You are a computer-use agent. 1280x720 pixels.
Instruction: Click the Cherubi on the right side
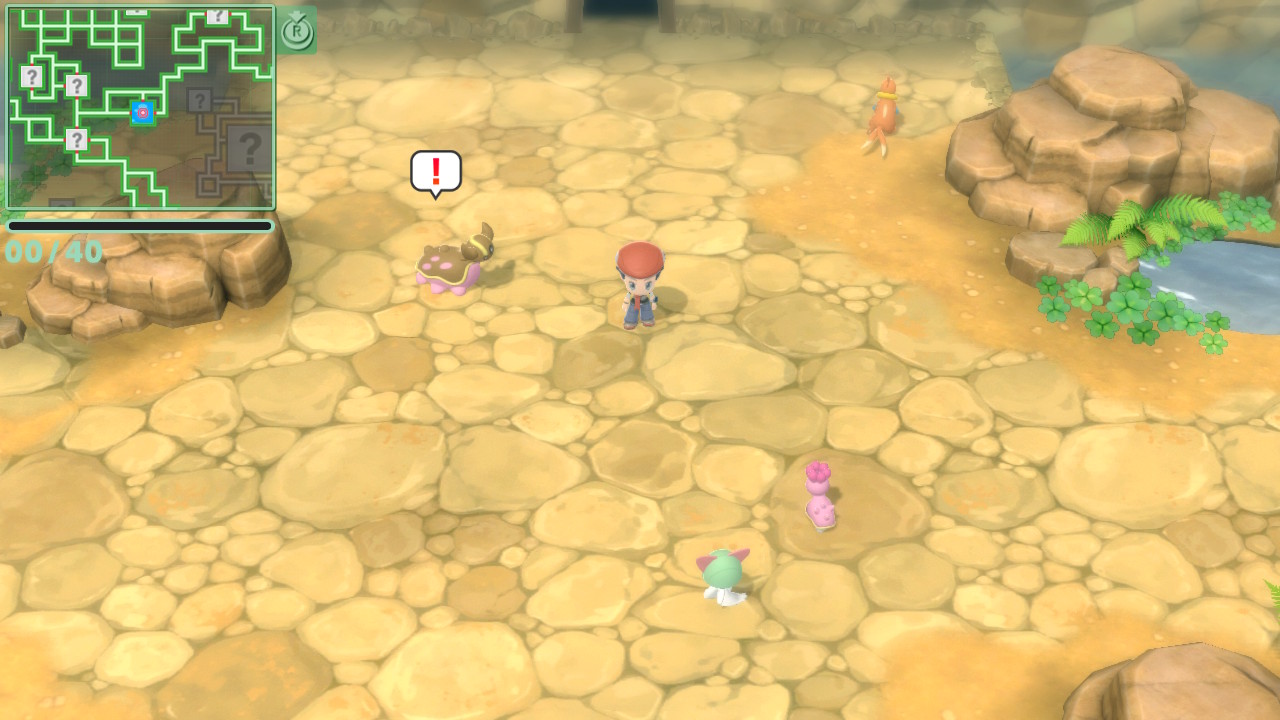click(x=820, y=495)
